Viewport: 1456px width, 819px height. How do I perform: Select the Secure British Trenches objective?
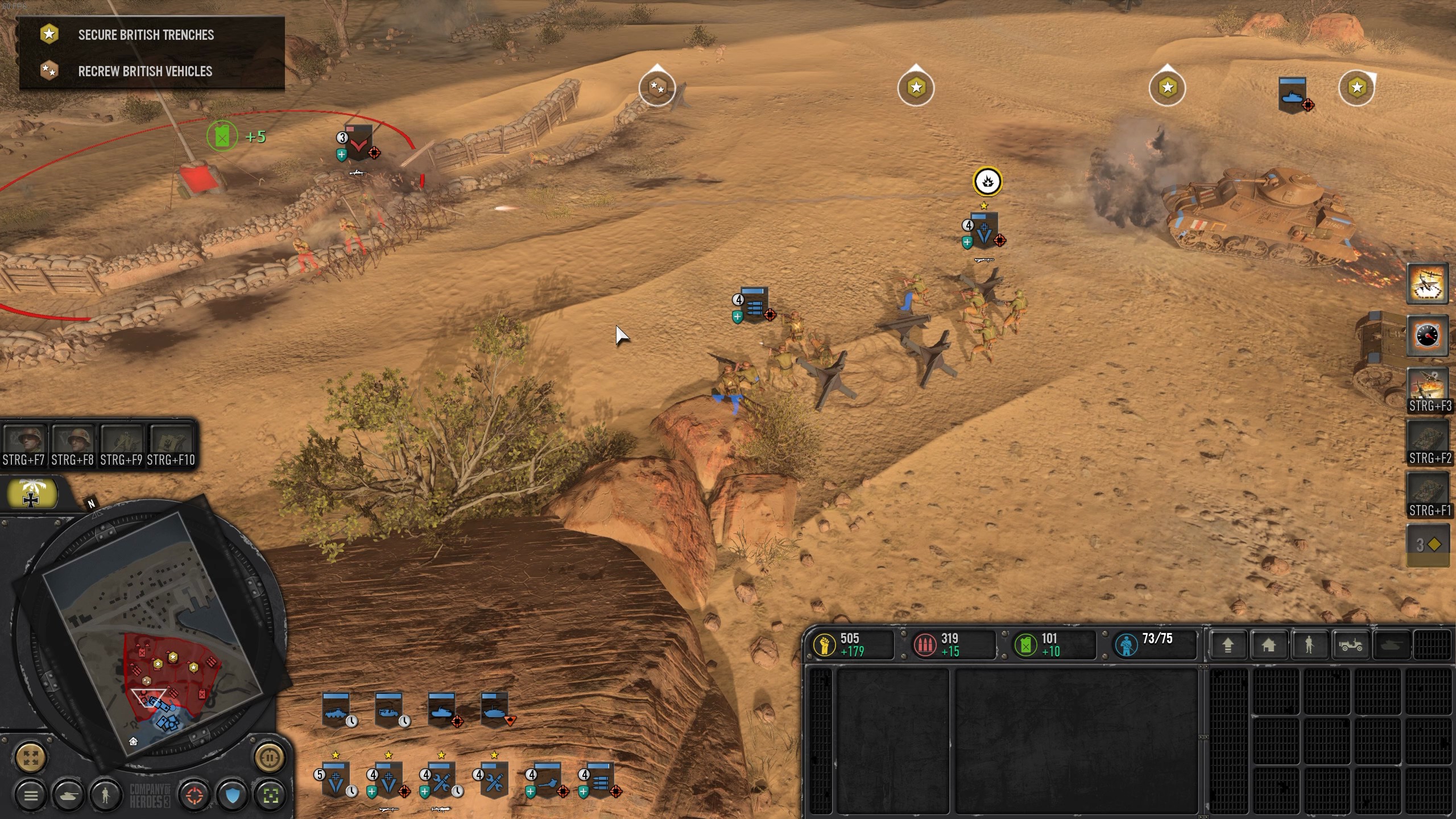click(x=146, y=35)
